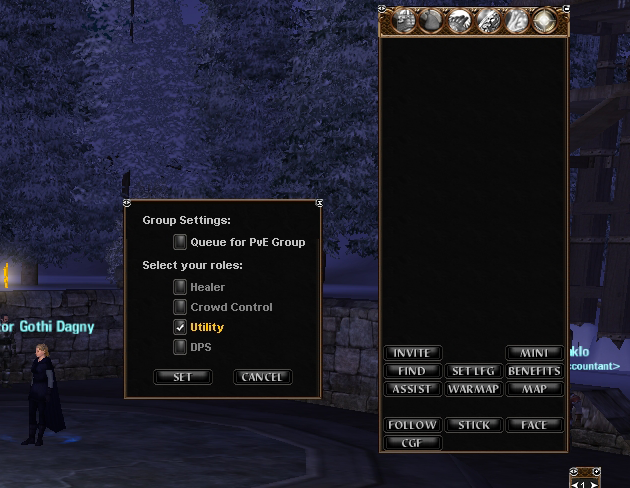Choose the SET LFG button
This screenshot has height=488, width=630.
(x=473, y=371)
